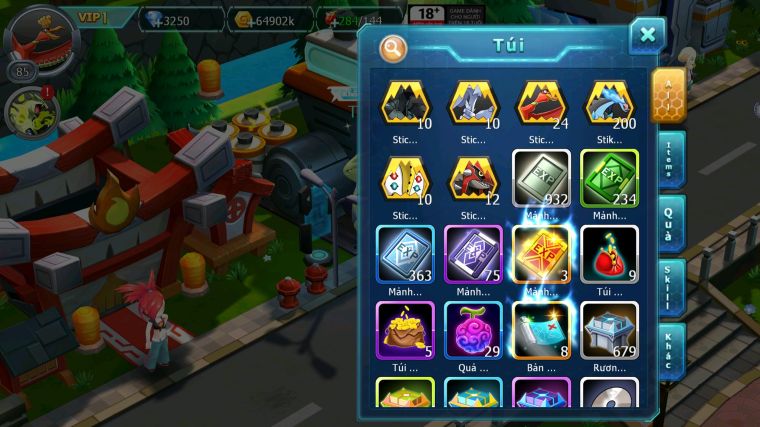
Task: Open the gold coin bag item
Action: 405,330
